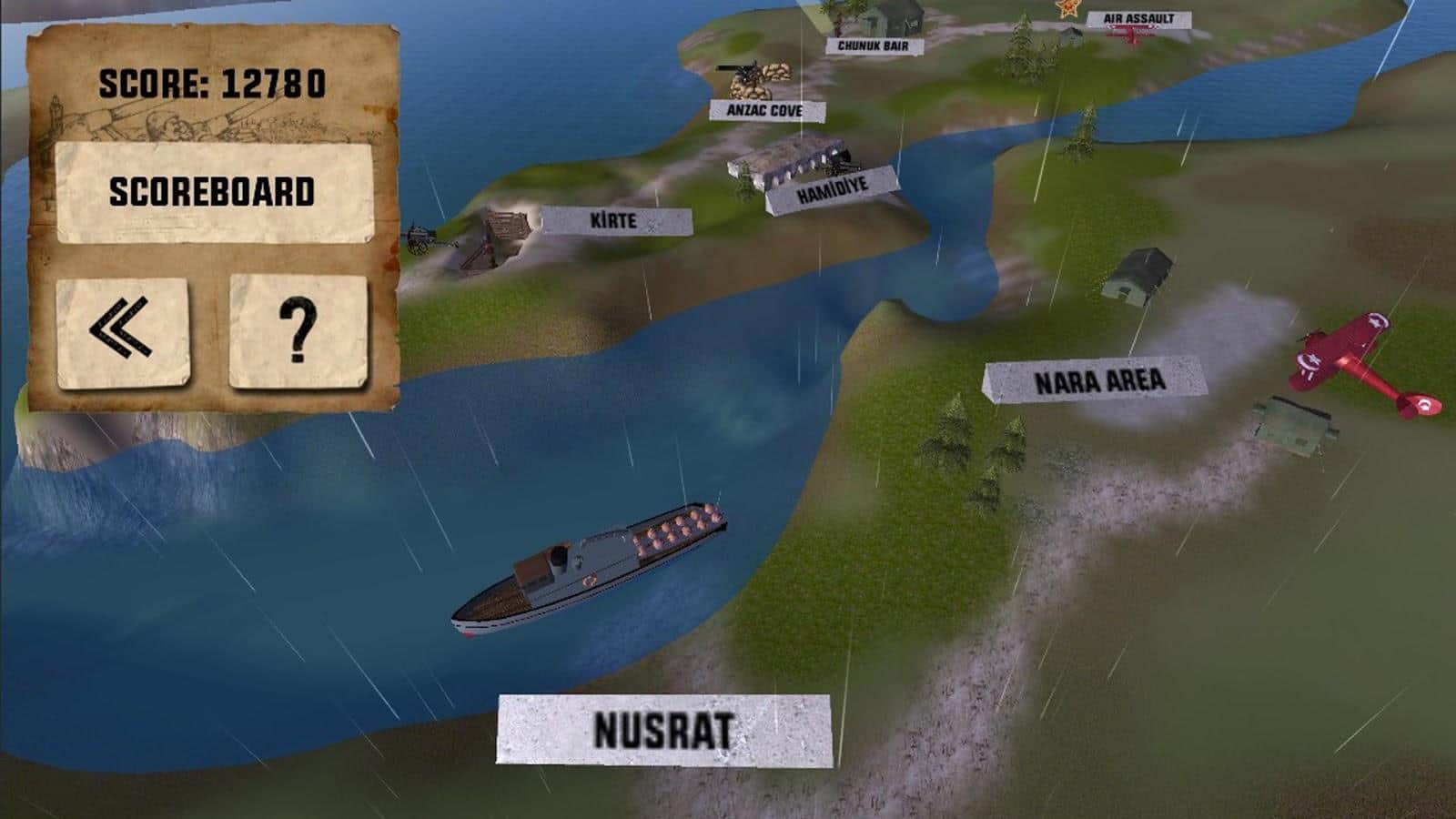
Task: Pick the Hamidiye mission label
Action: pyautogui.click(x=832, y=190)
